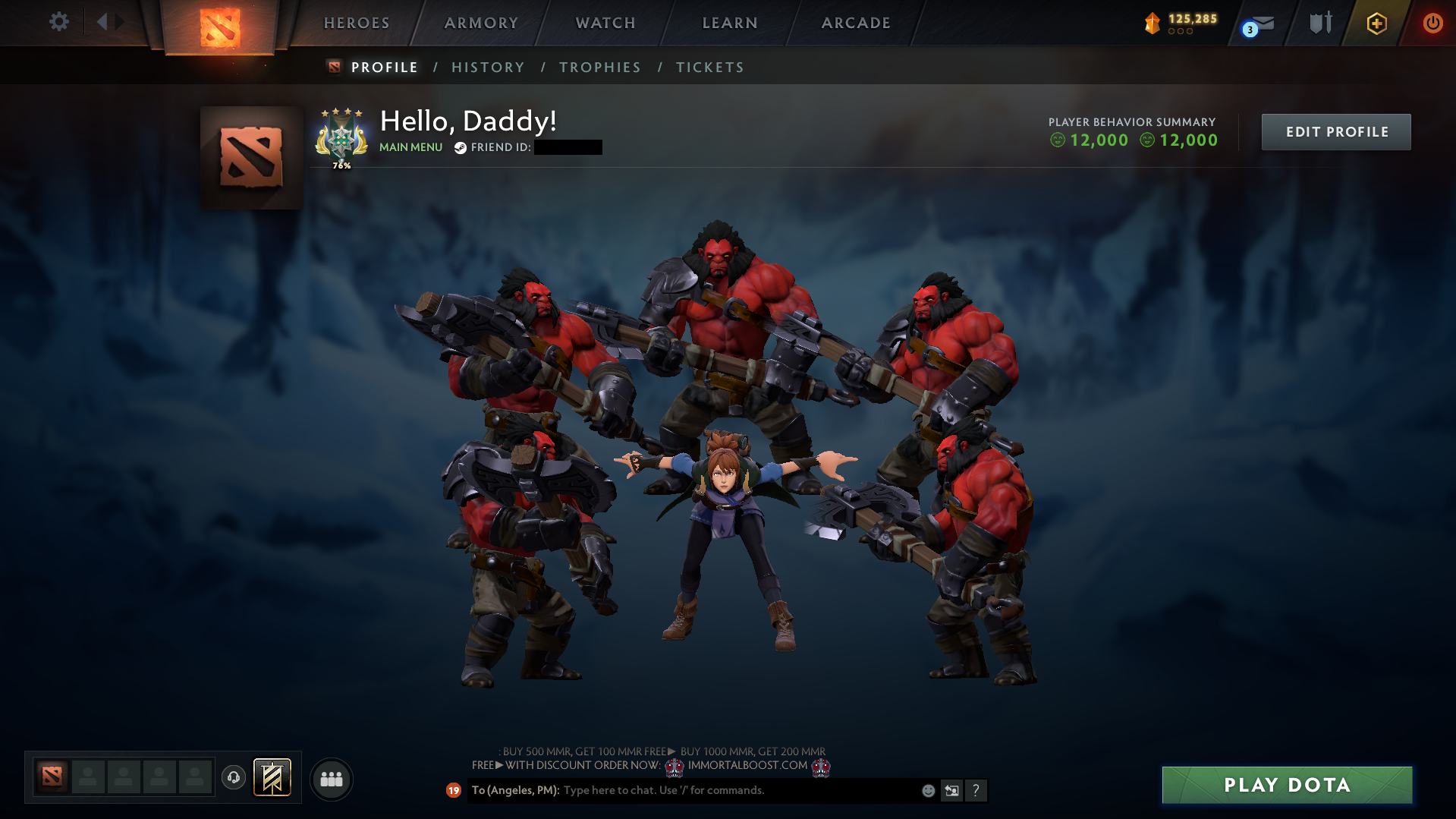
Task: Toggle the voice chat headset icon
Action: [x=233, y=778]
